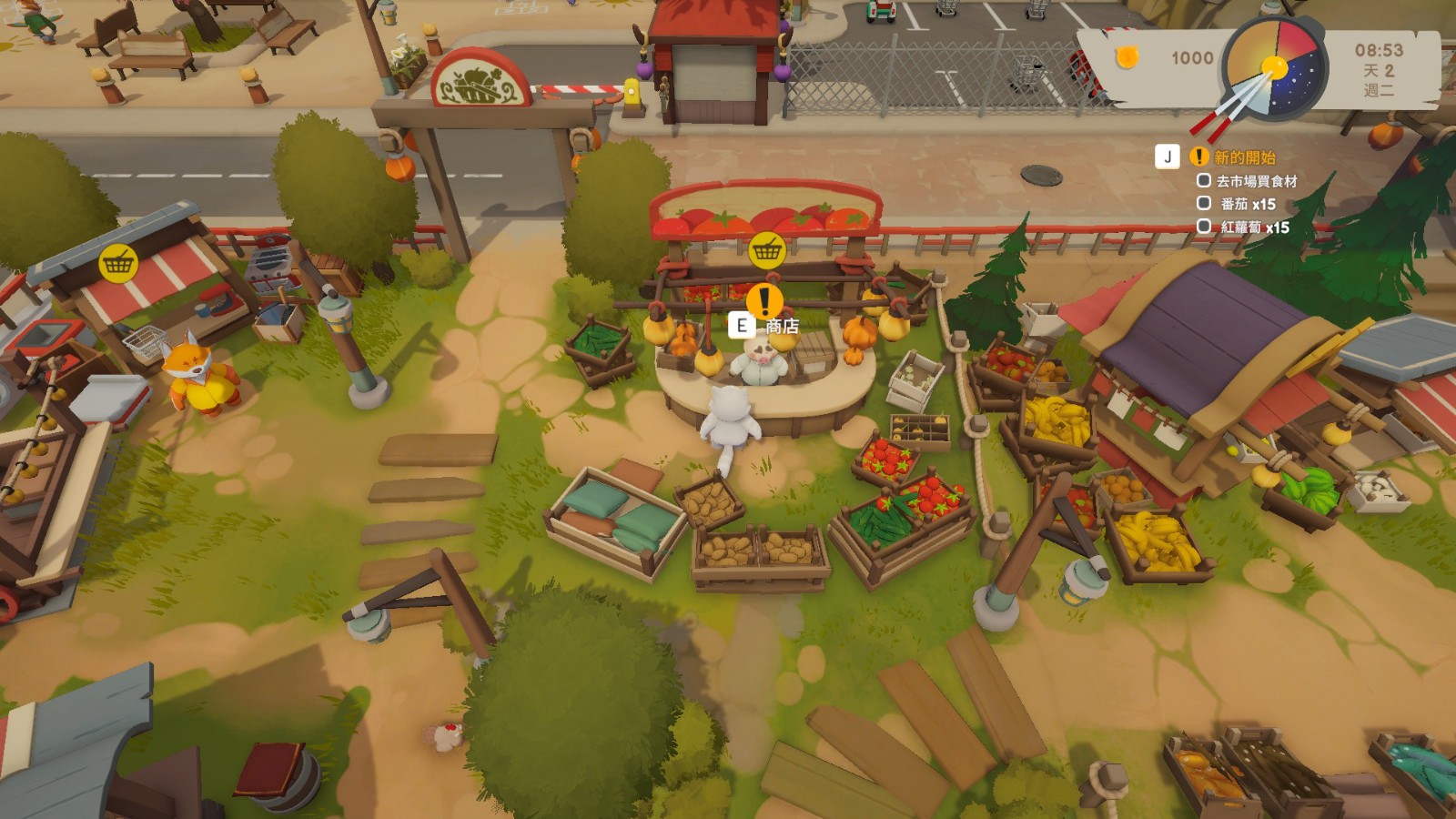Screen dimensions: 1456x819
Task: Select the 番茄 x15 objective
Action: pyautogui.click(x=1248, y=204)
